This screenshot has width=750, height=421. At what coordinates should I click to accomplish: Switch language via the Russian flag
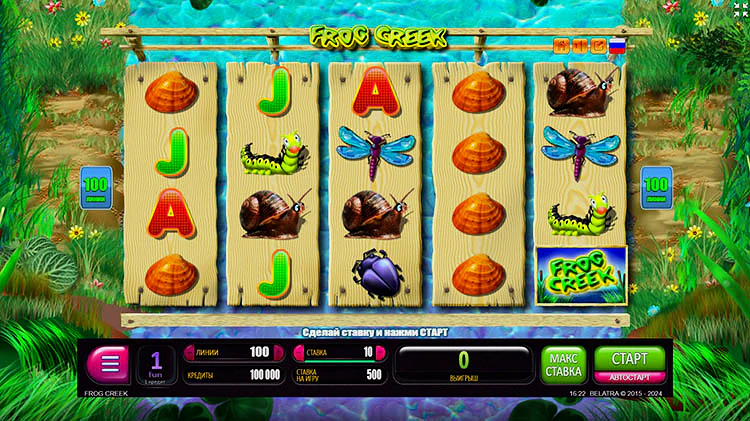[618, 45]
